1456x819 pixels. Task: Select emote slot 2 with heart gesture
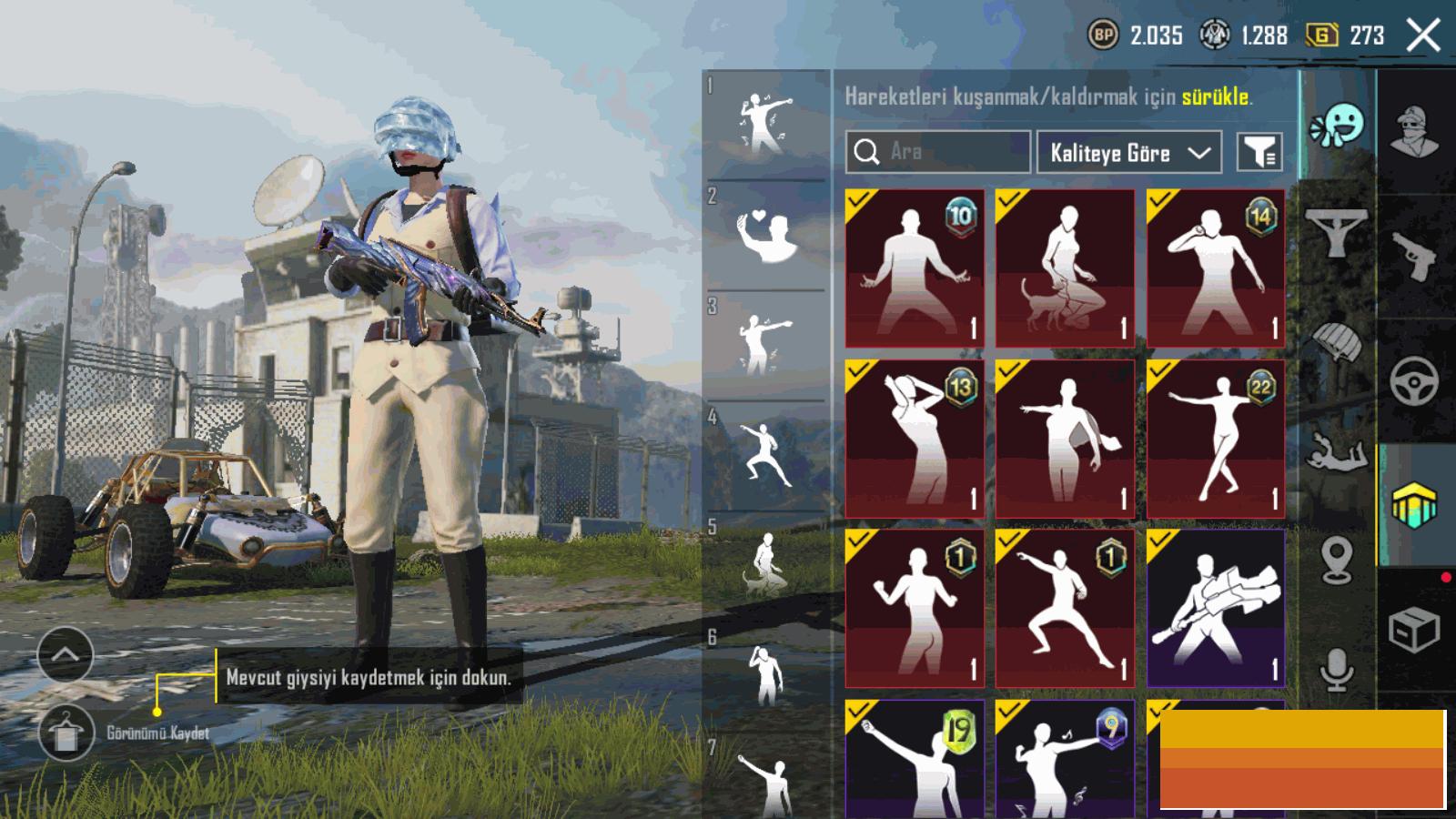coord(766,237)
